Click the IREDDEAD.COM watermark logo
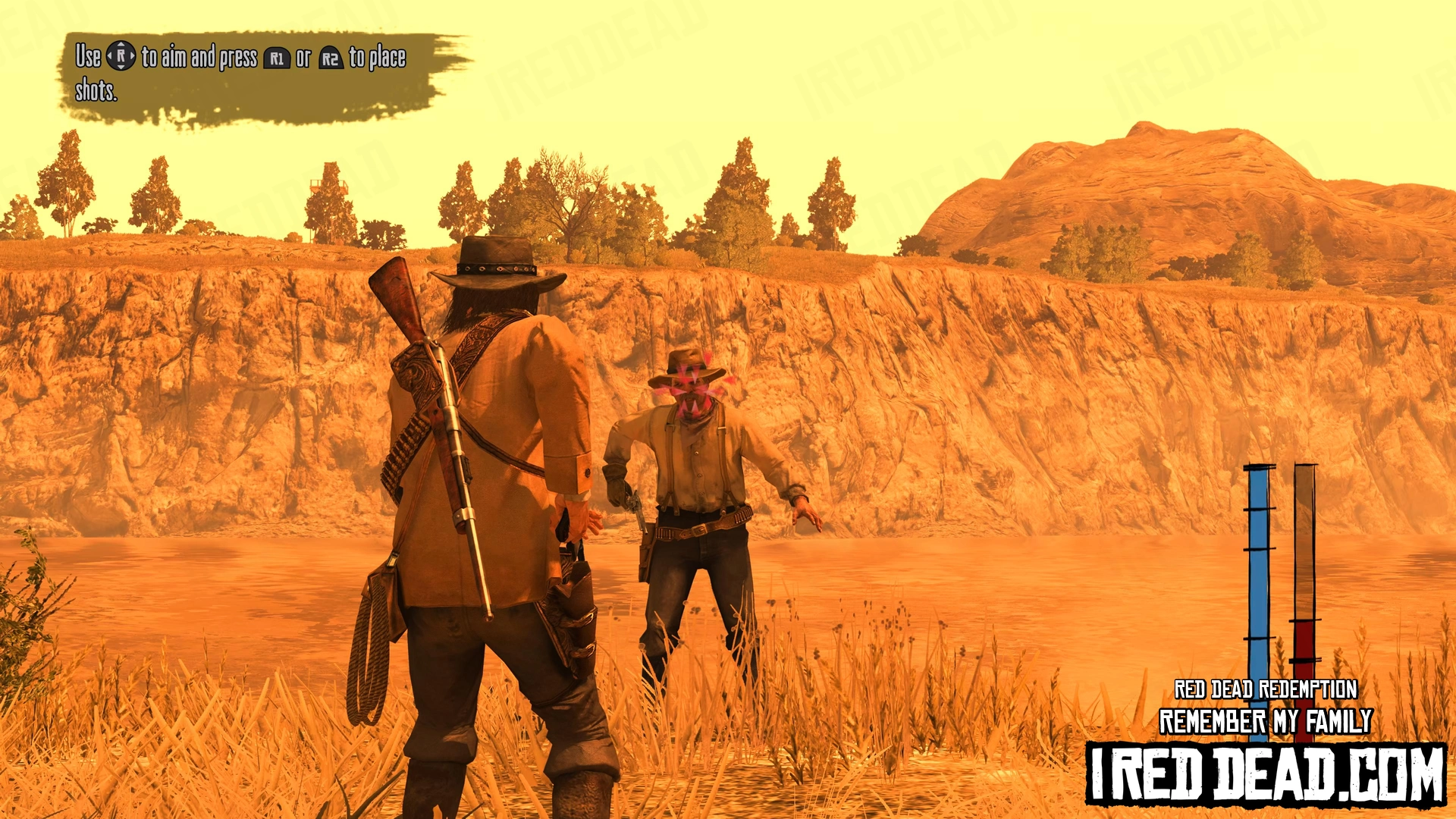Screen dimensions: 1456x819 pos(1266,773)
